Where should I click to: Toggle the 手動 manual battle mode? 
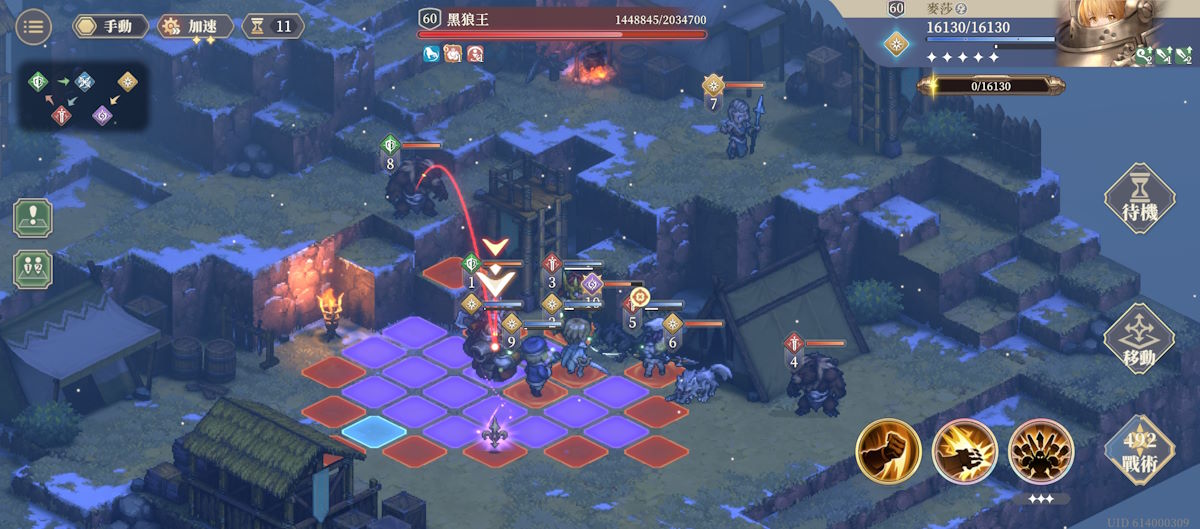(x=110, y=26)
